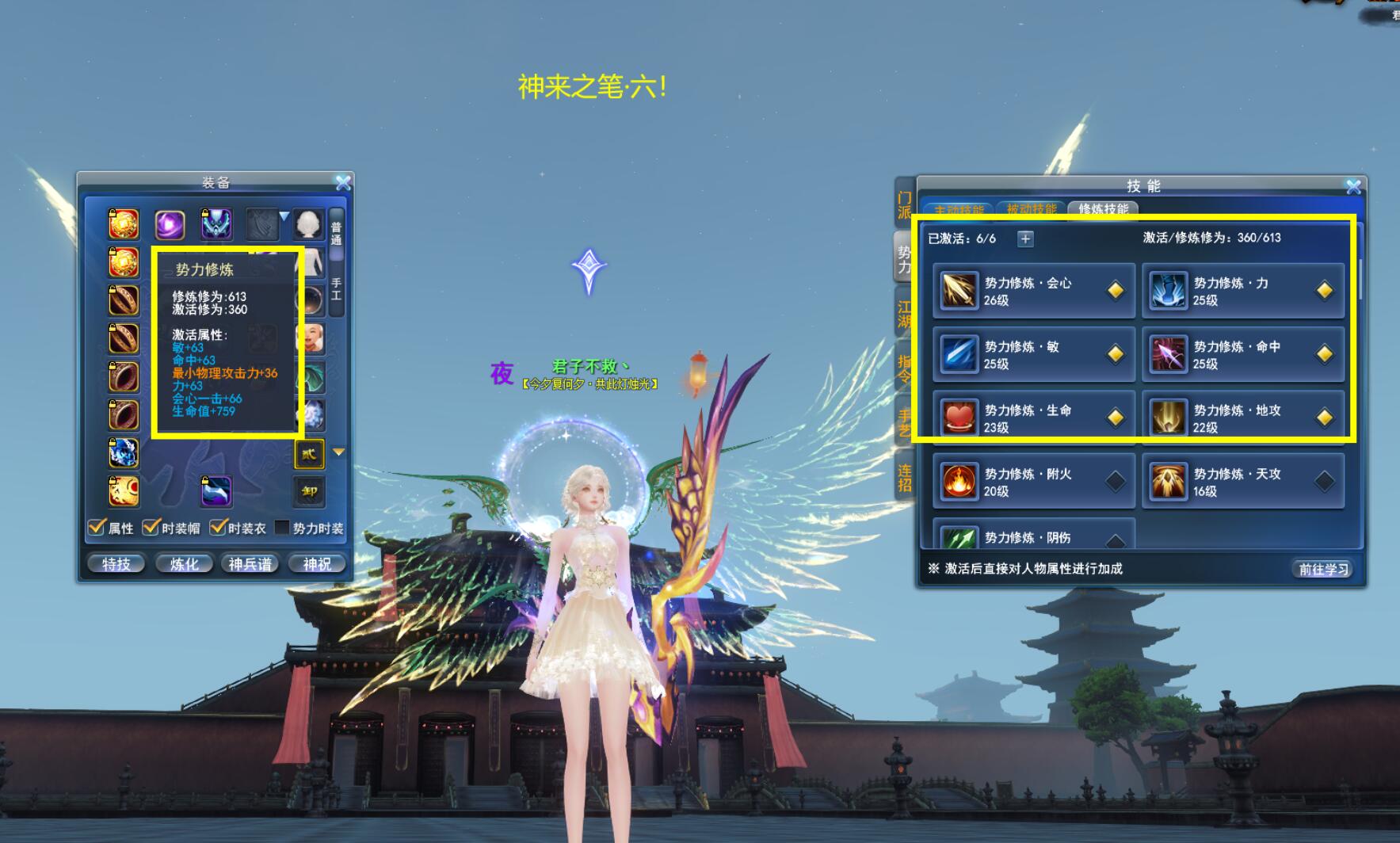Click the 卸 unequip button
The image size is (1400, 843).
coord(309,491)
